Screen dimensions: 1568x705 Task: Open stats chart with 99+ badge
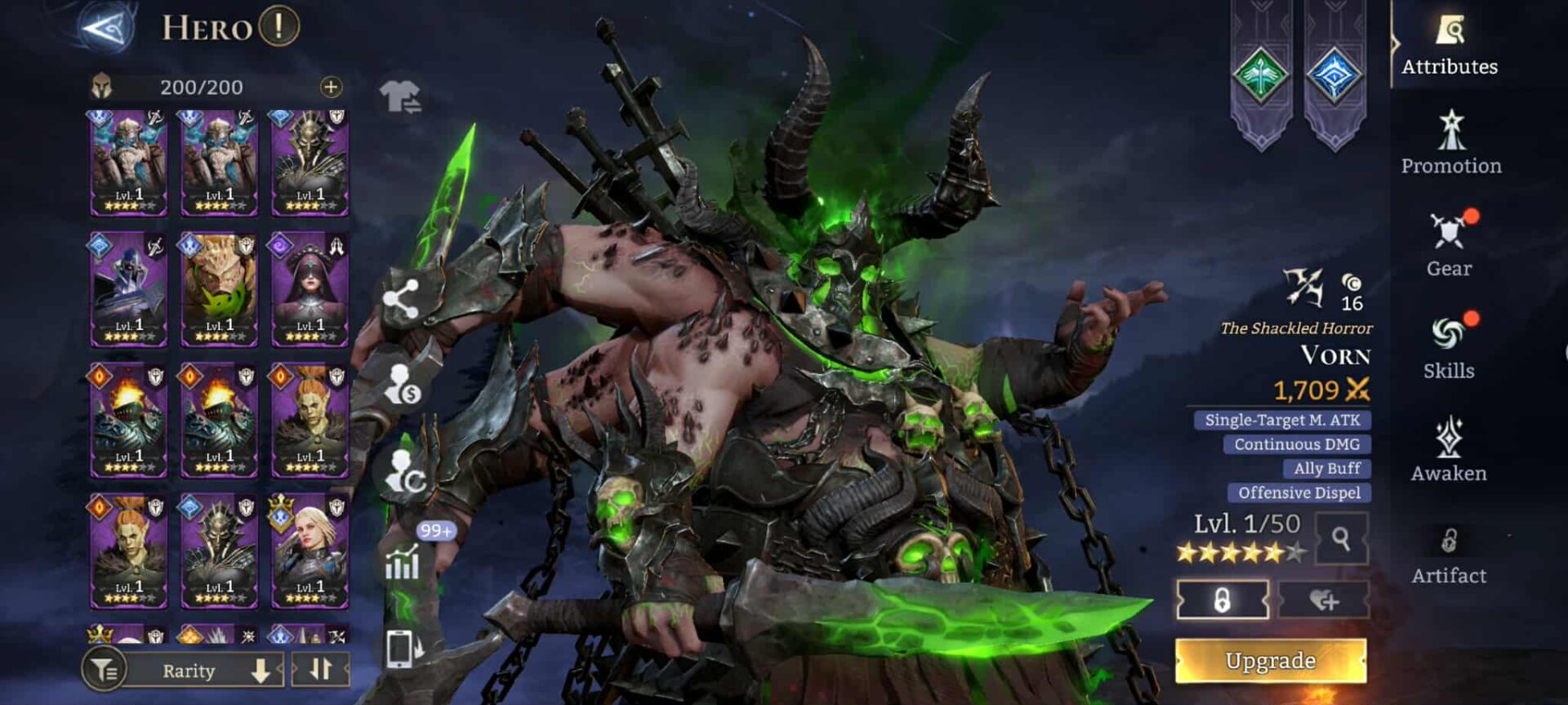pos(403,561)
